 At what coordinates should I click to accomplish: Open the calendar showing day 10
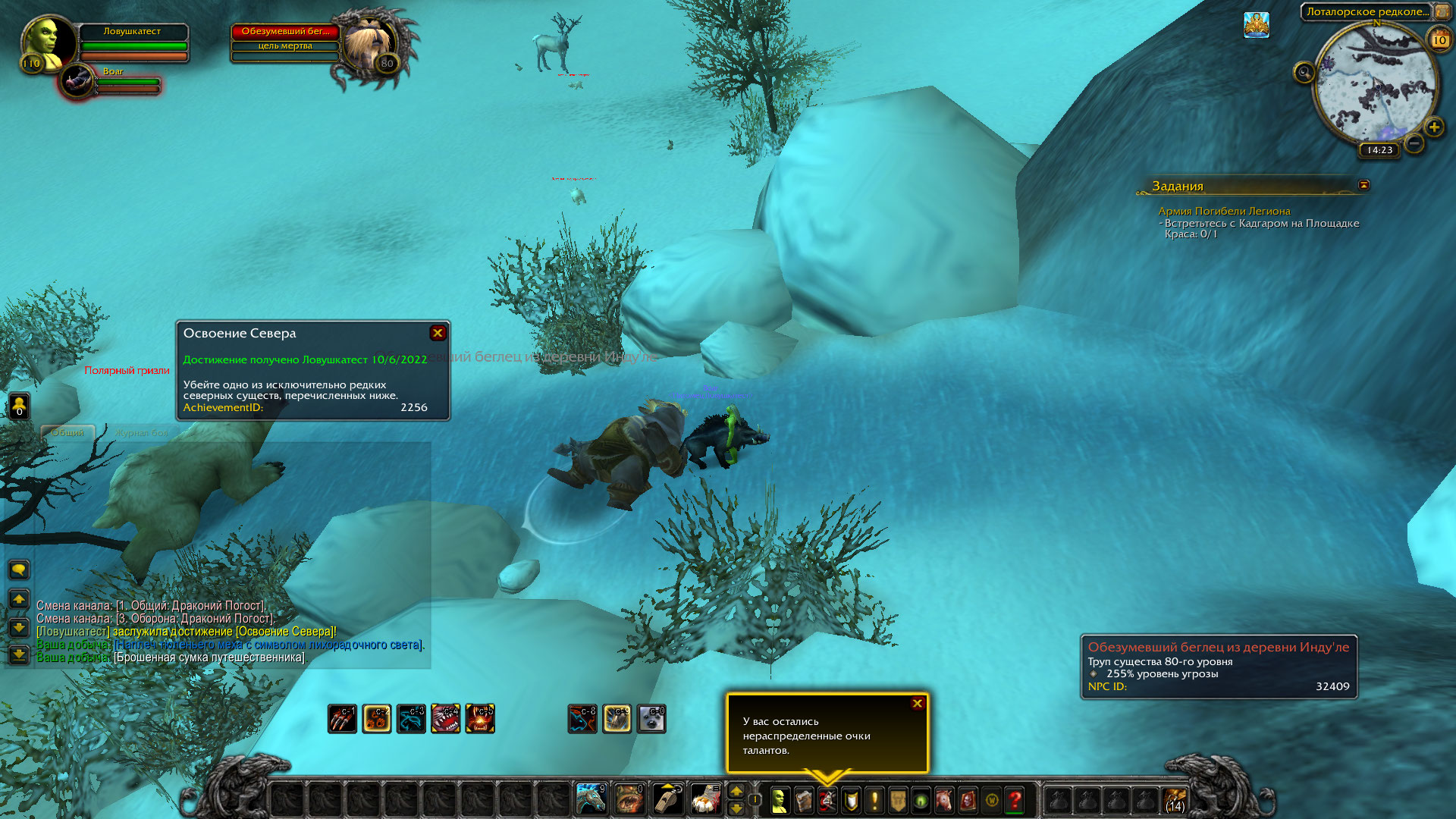click(1439, 40)
